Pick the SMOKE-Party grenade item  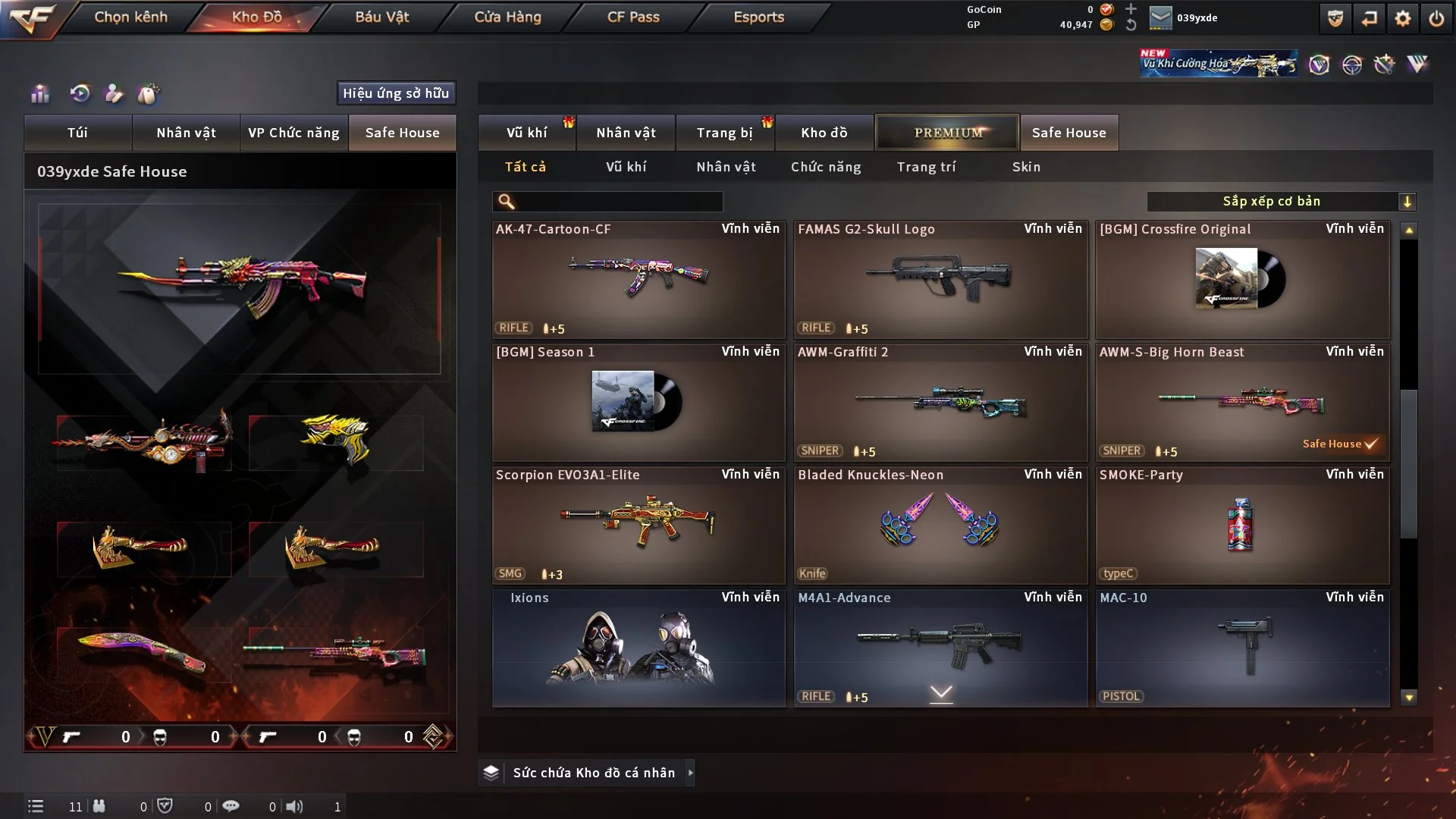pyautogui.click(x=1242, y=525)
